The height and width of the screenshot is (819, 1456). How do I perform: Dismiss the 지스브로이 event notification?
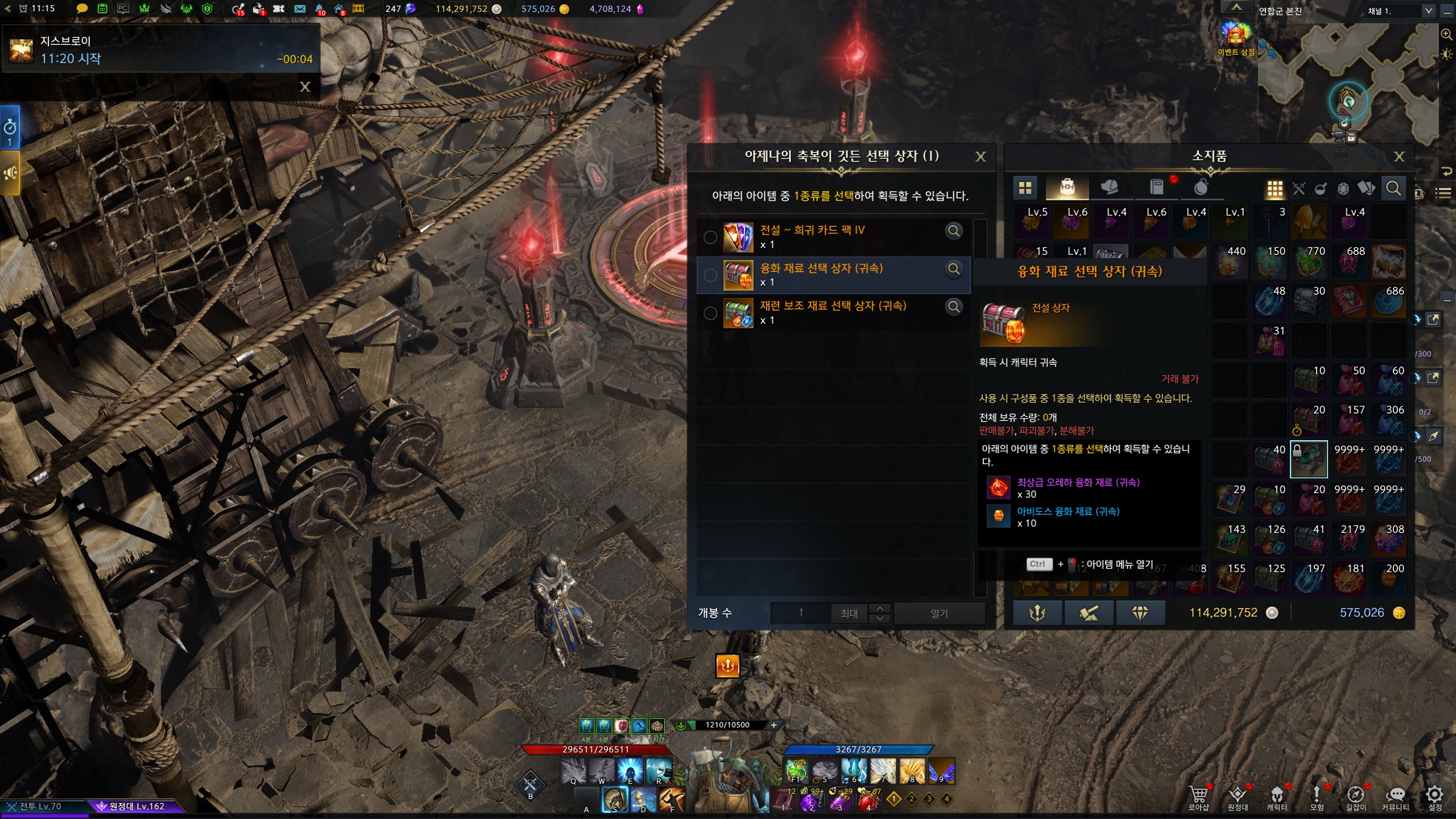tap(305, 86)
